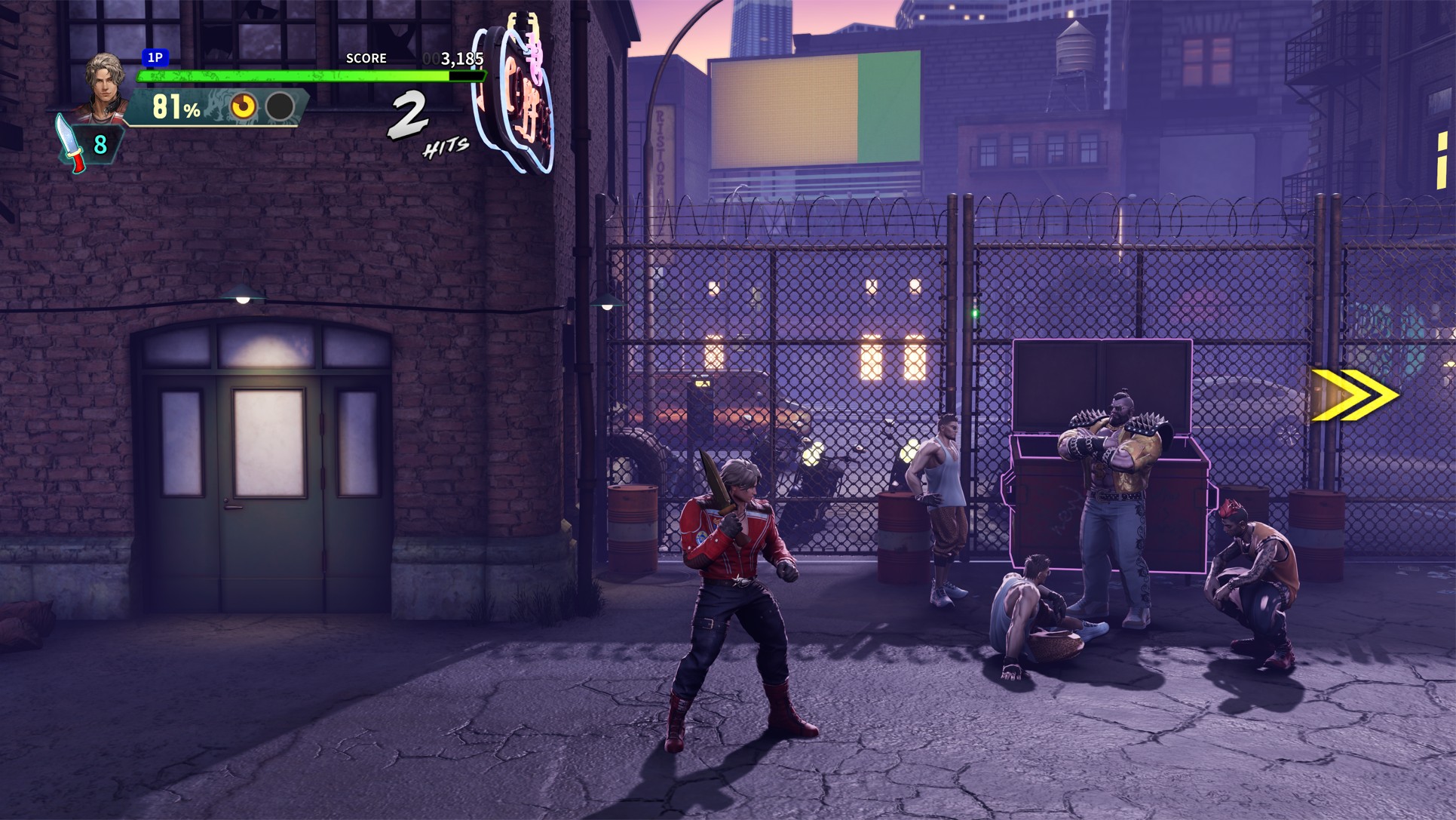Image resolution: width=1456 pixels, height=820 pixels.
Task: Click the charged yellow special gauge orb
Action: click(x=244, y=107)
